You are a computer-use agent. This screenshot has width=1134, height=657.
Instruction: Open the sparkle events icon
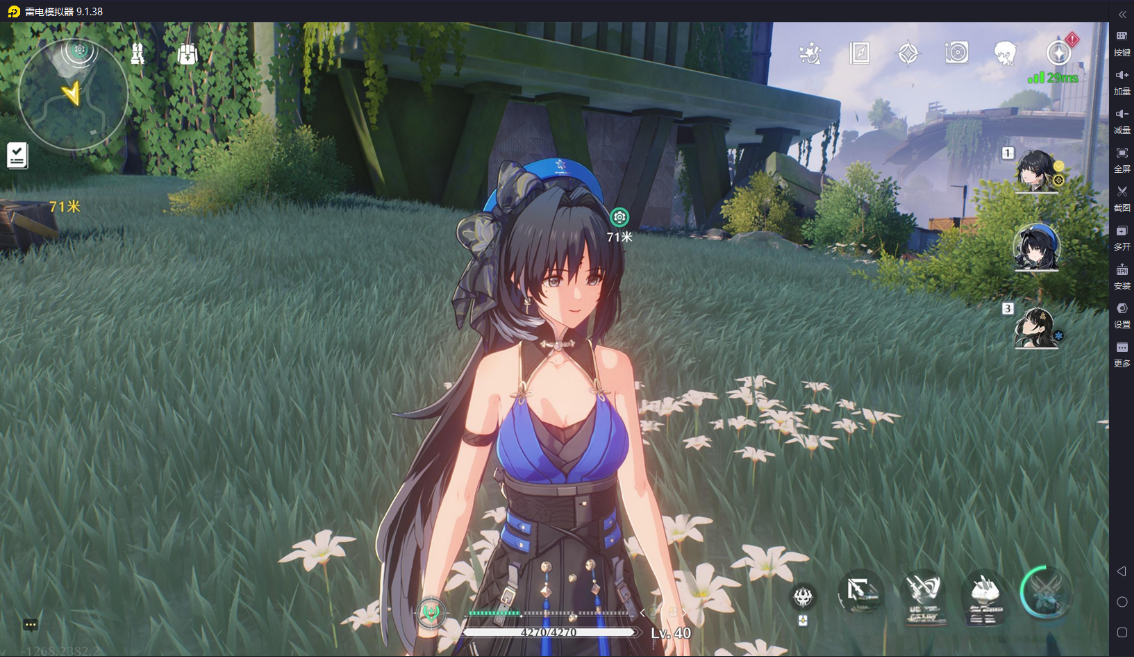click(x=811, y=53)
